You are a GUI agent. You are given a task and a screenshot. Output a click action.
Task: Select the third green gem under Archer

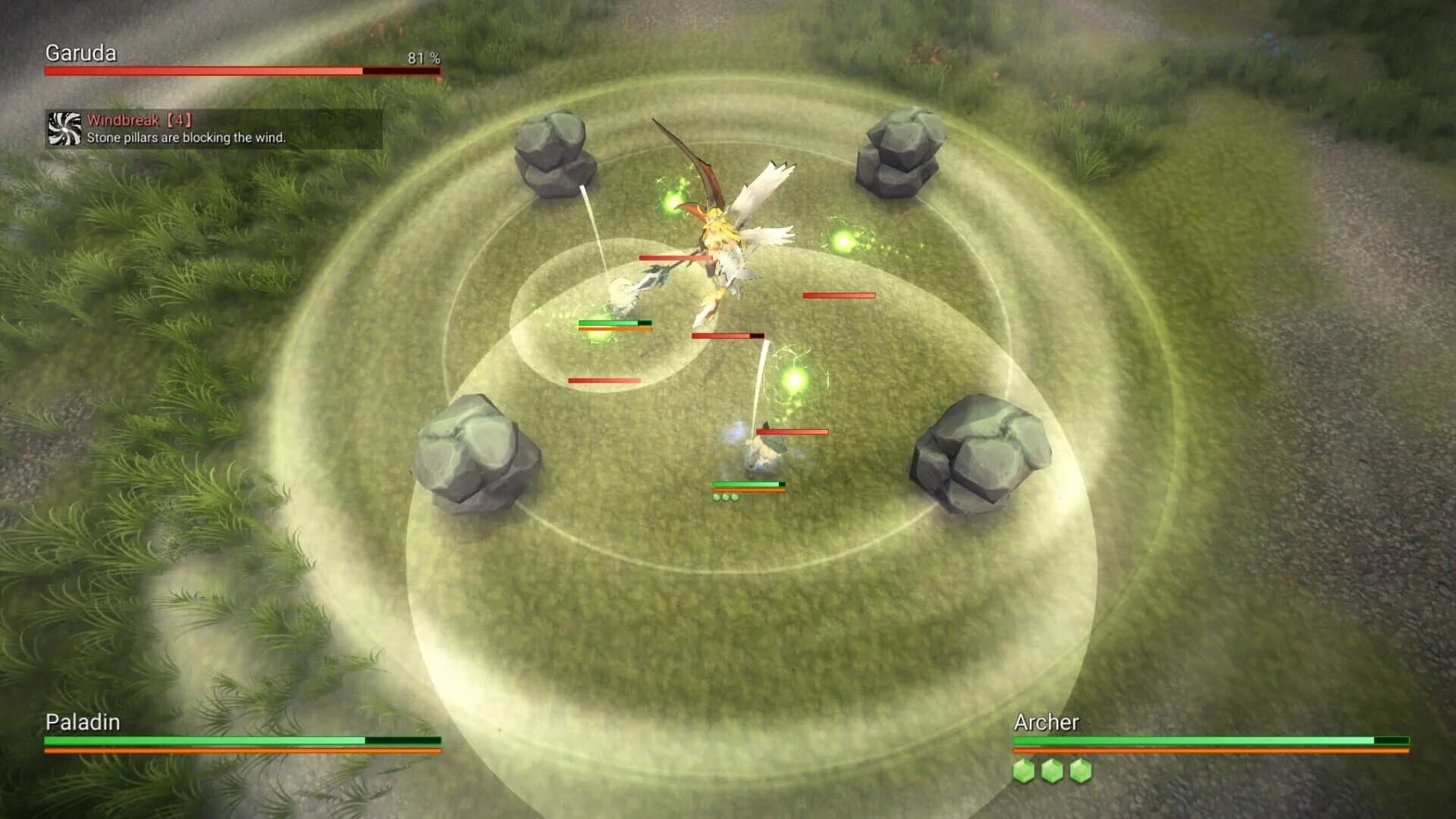click(1081, 771)
